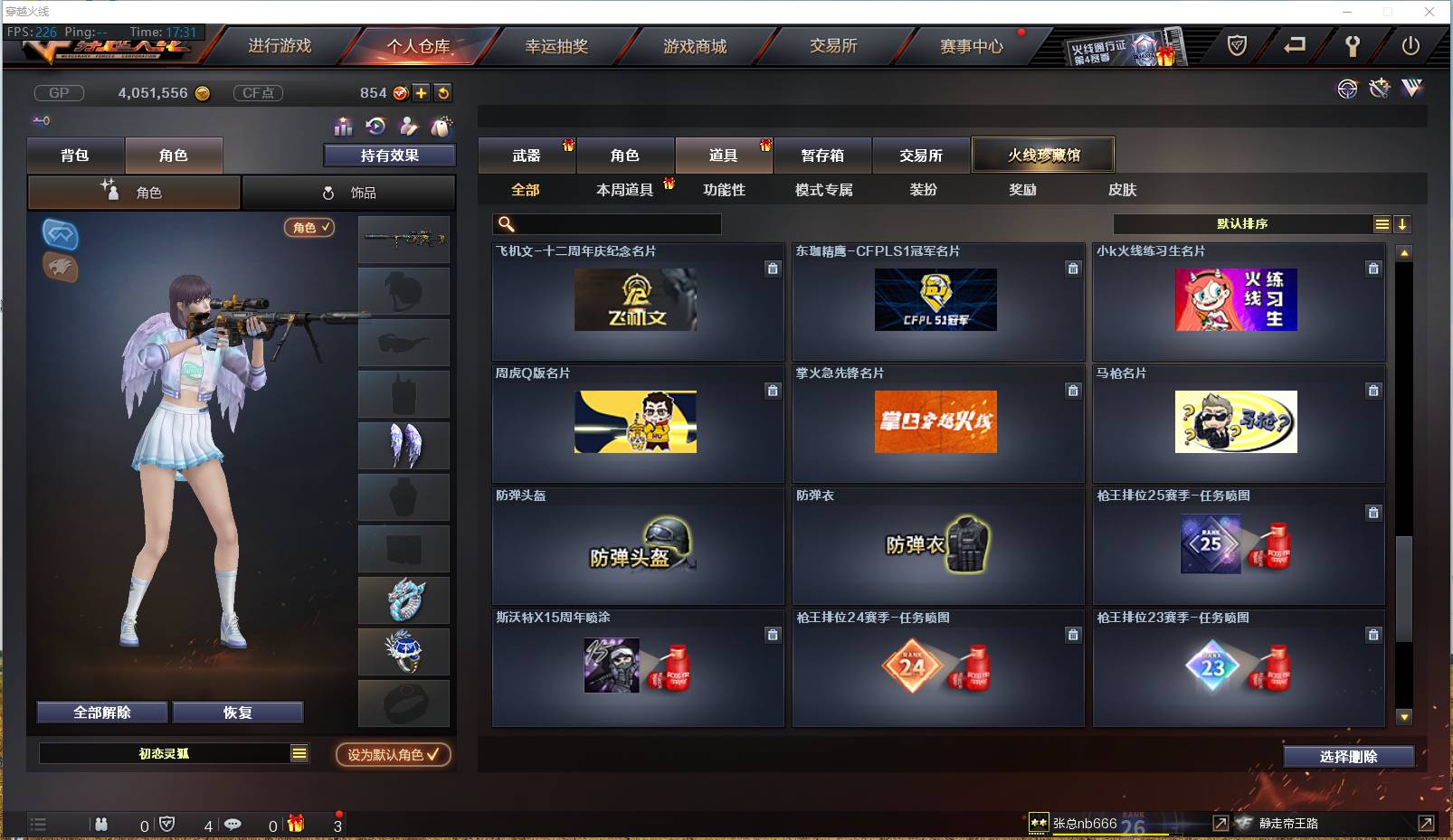Click the bar-chart stats icon above 持有效果
Viewport: 1453px width, 840px height.
(x=344, y=125)
